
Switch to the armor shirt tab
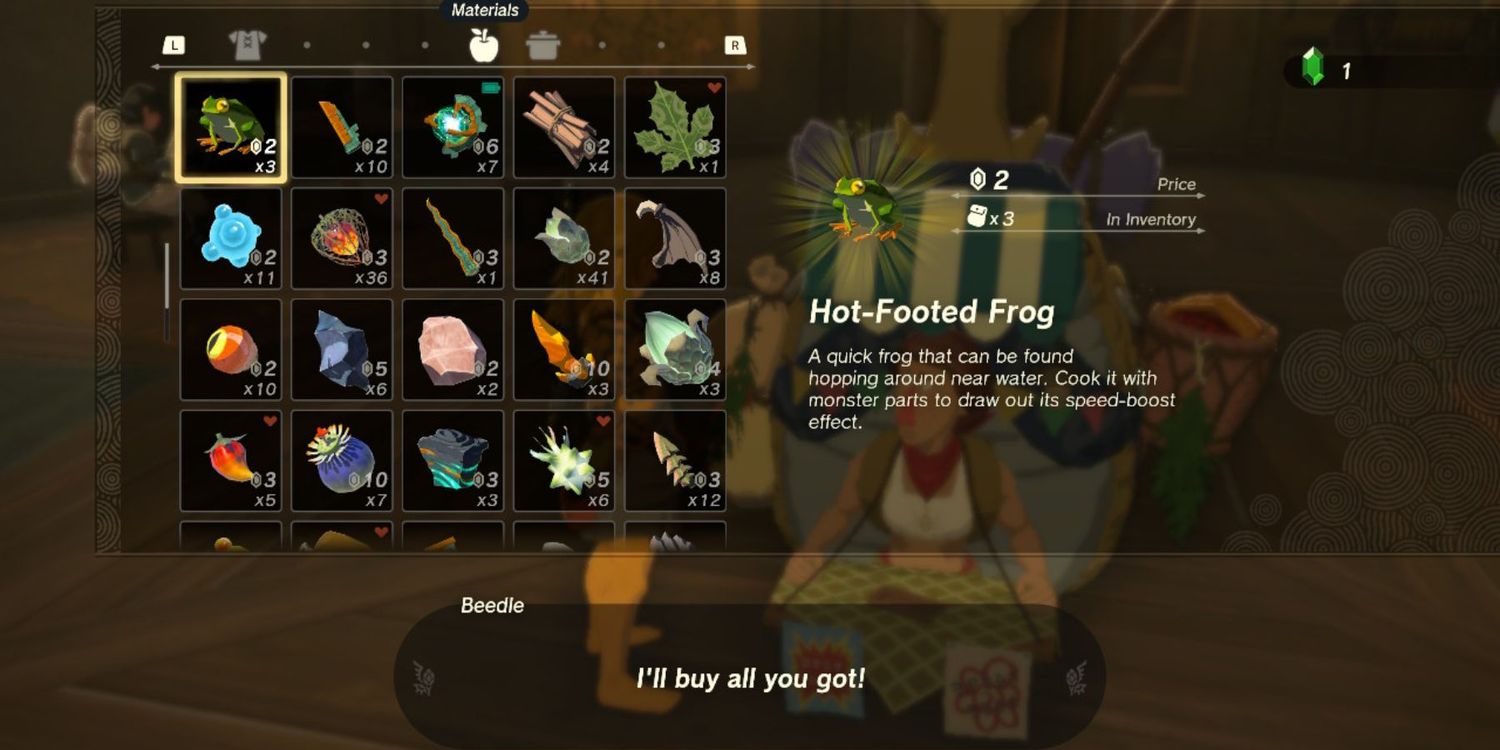246,45
